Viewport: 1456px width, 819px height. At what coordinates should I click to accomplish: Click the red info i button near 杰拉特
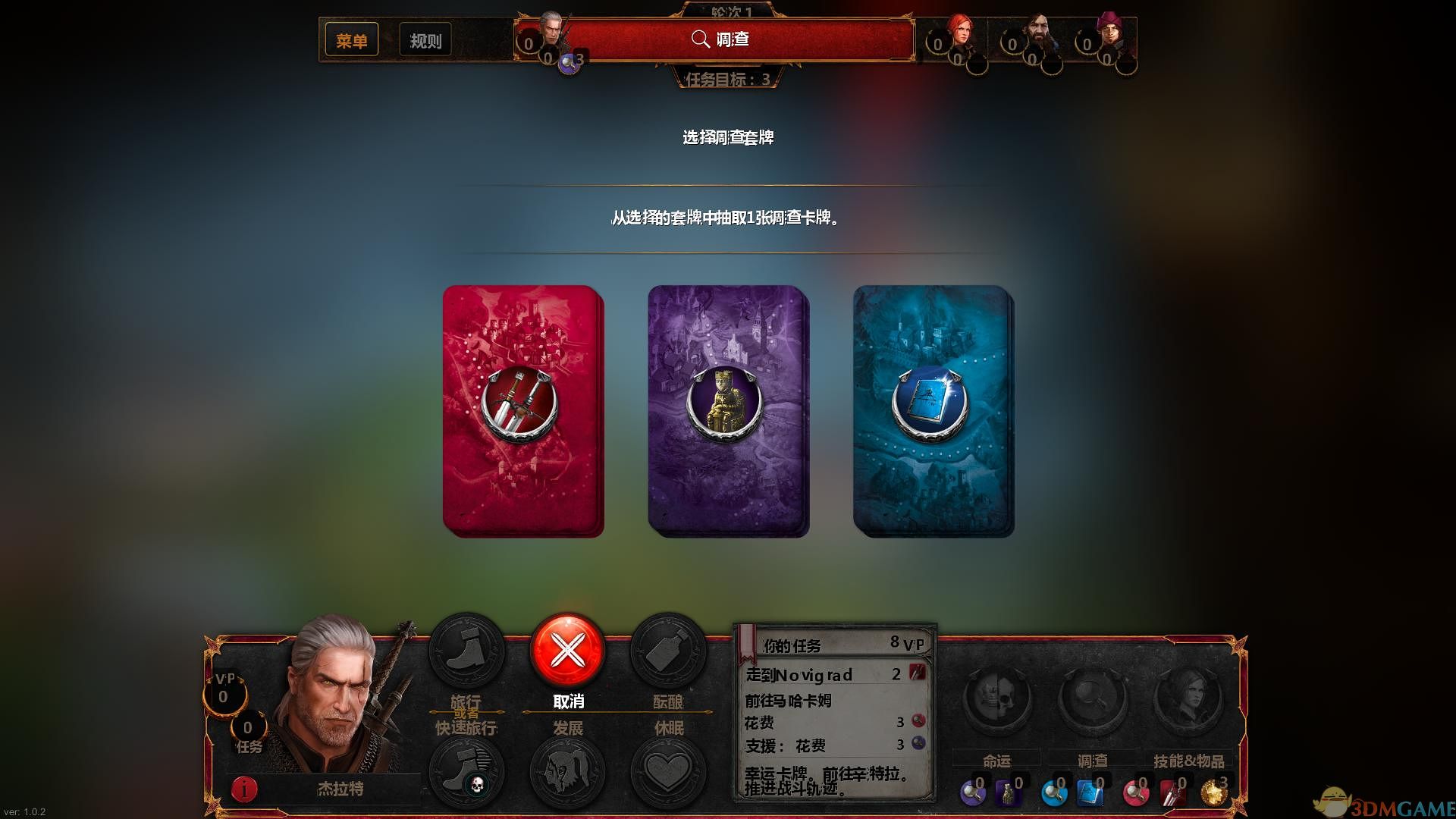243,789
